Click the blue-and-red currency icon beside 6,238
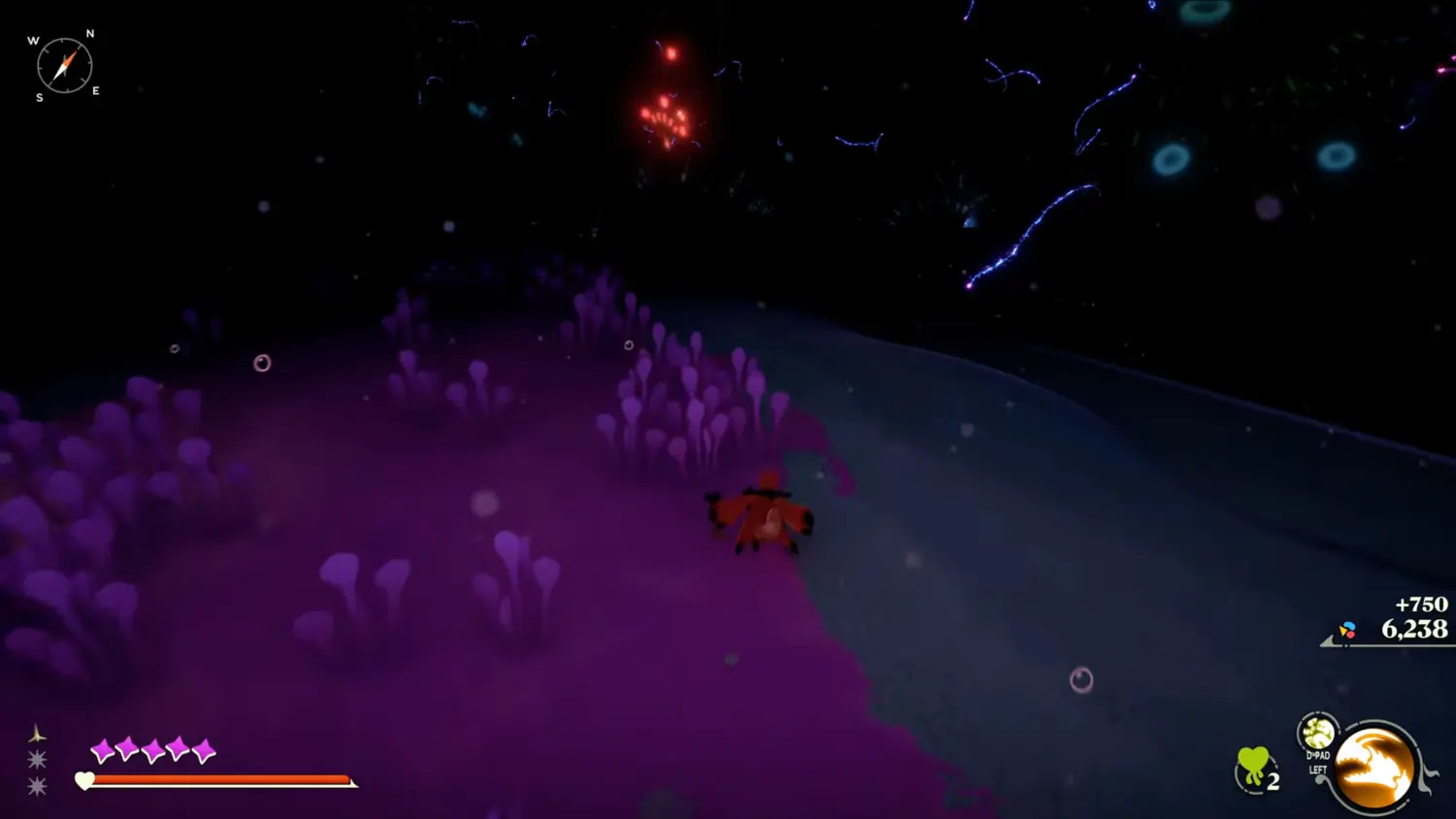This screenshot has height=819, width=1456. 1347,630
